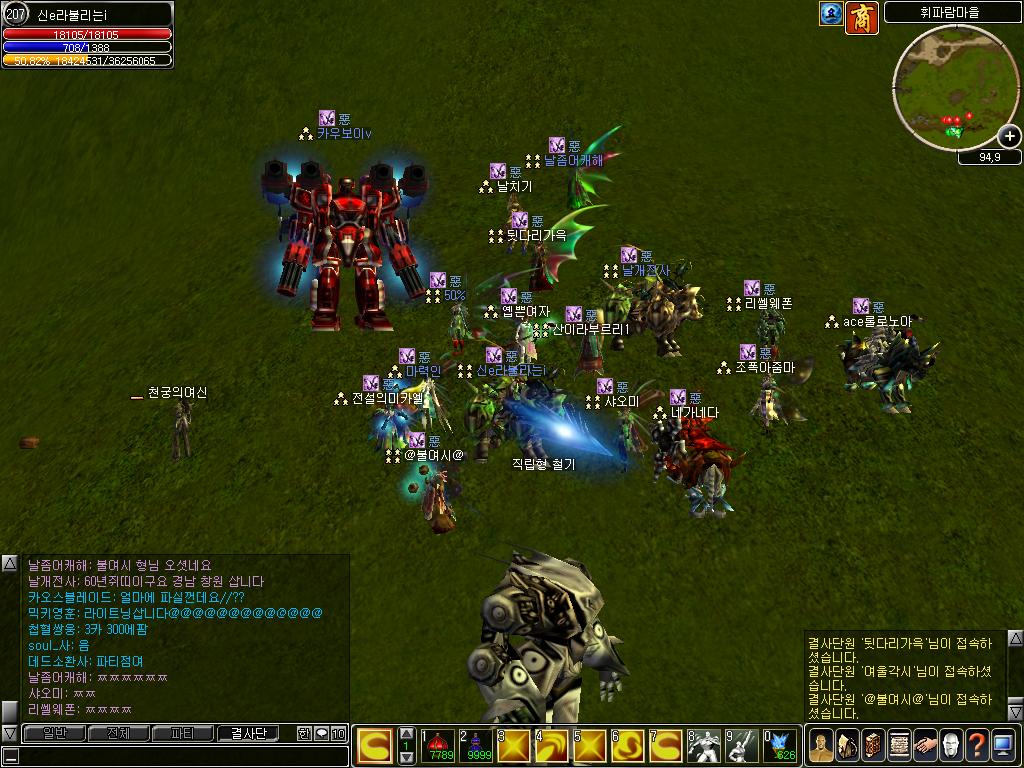
Task: Use the blue potion in slot 2
Action: [475, 746]
